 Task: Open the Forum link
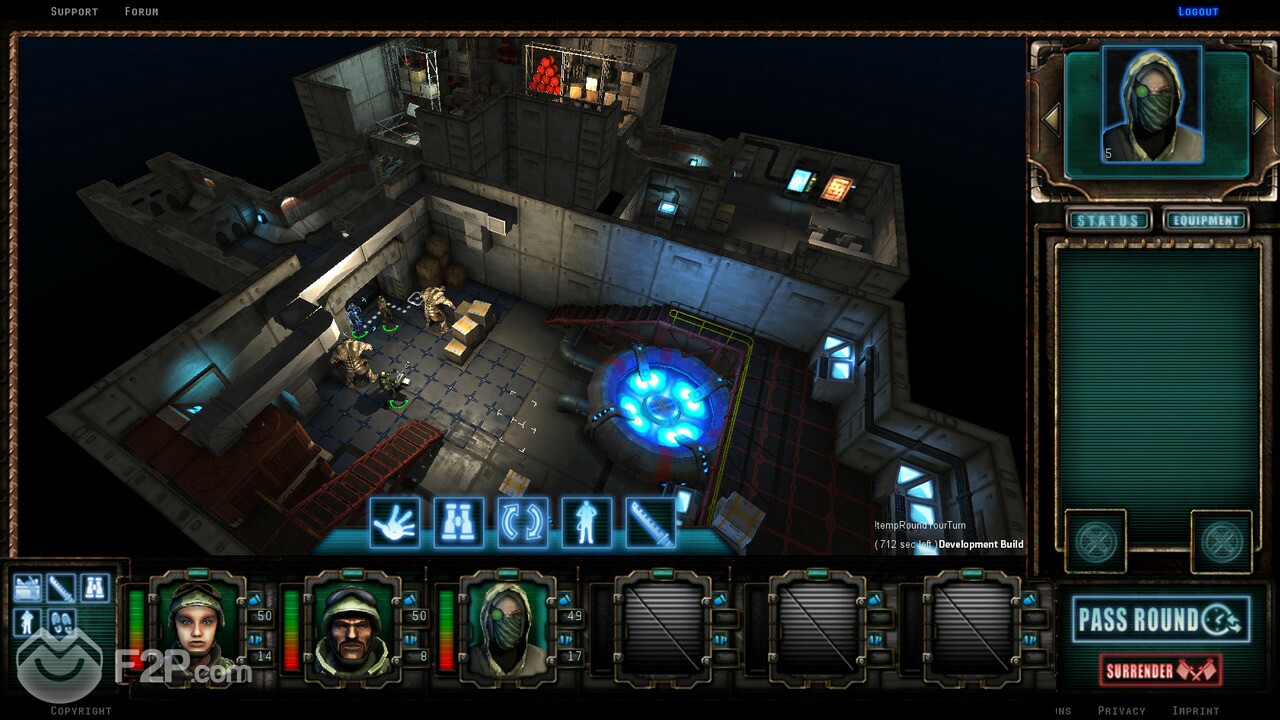pos(141,12)
